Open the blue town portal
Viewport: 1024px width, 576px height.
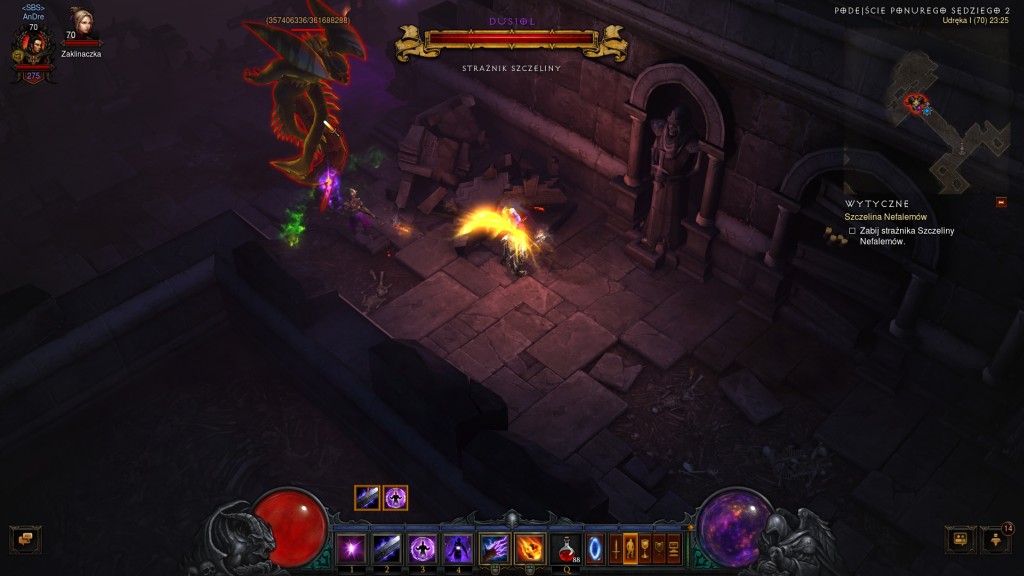click(x=595, y=549)
